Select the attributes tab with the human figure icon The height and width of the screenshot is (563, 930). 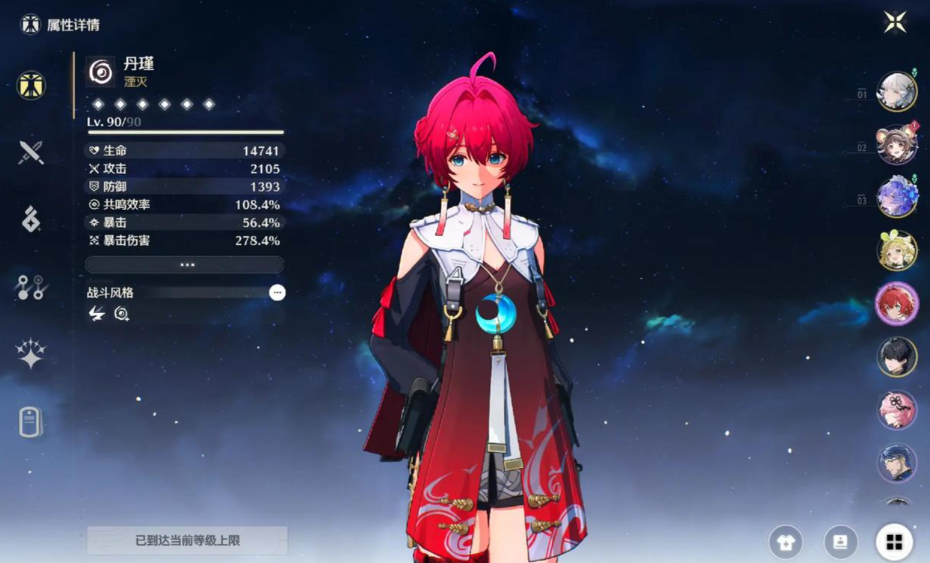pyautogui.click(x=31, y=85)
